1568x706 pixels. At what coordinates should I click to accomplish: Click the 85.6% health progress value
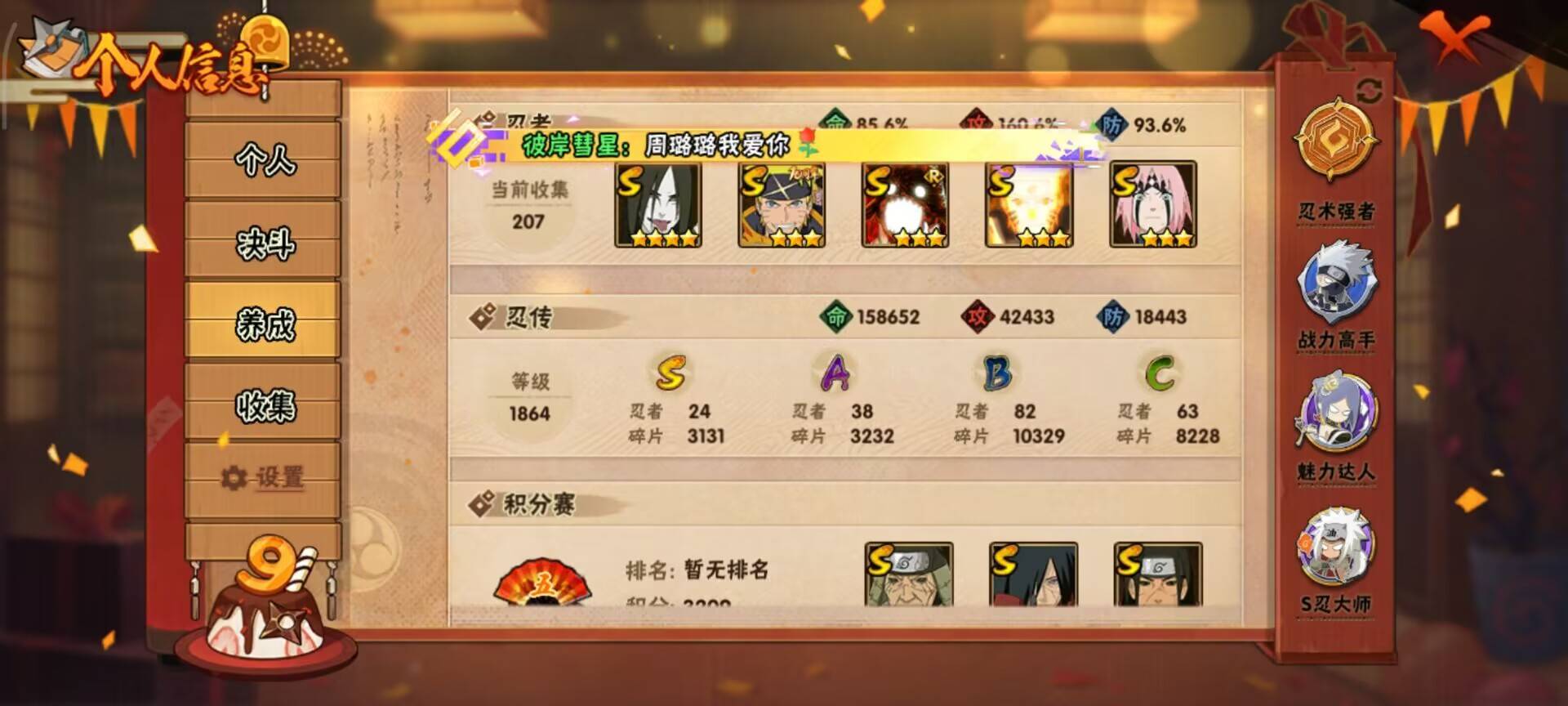pyautogui.click(x=880, y=124)
